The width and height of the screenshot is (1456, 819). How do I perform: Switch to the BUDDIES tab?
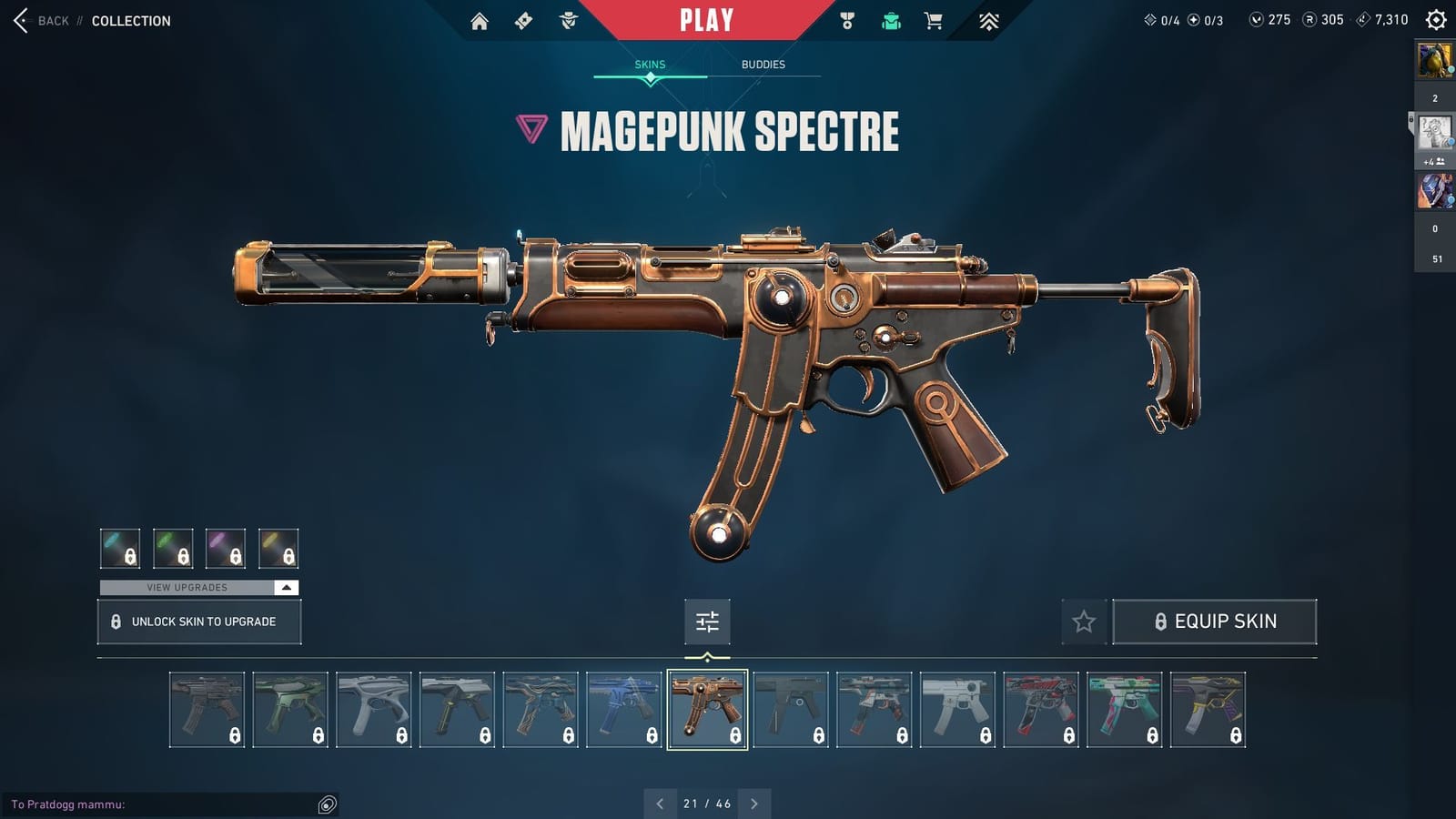(x=763, y=64)
